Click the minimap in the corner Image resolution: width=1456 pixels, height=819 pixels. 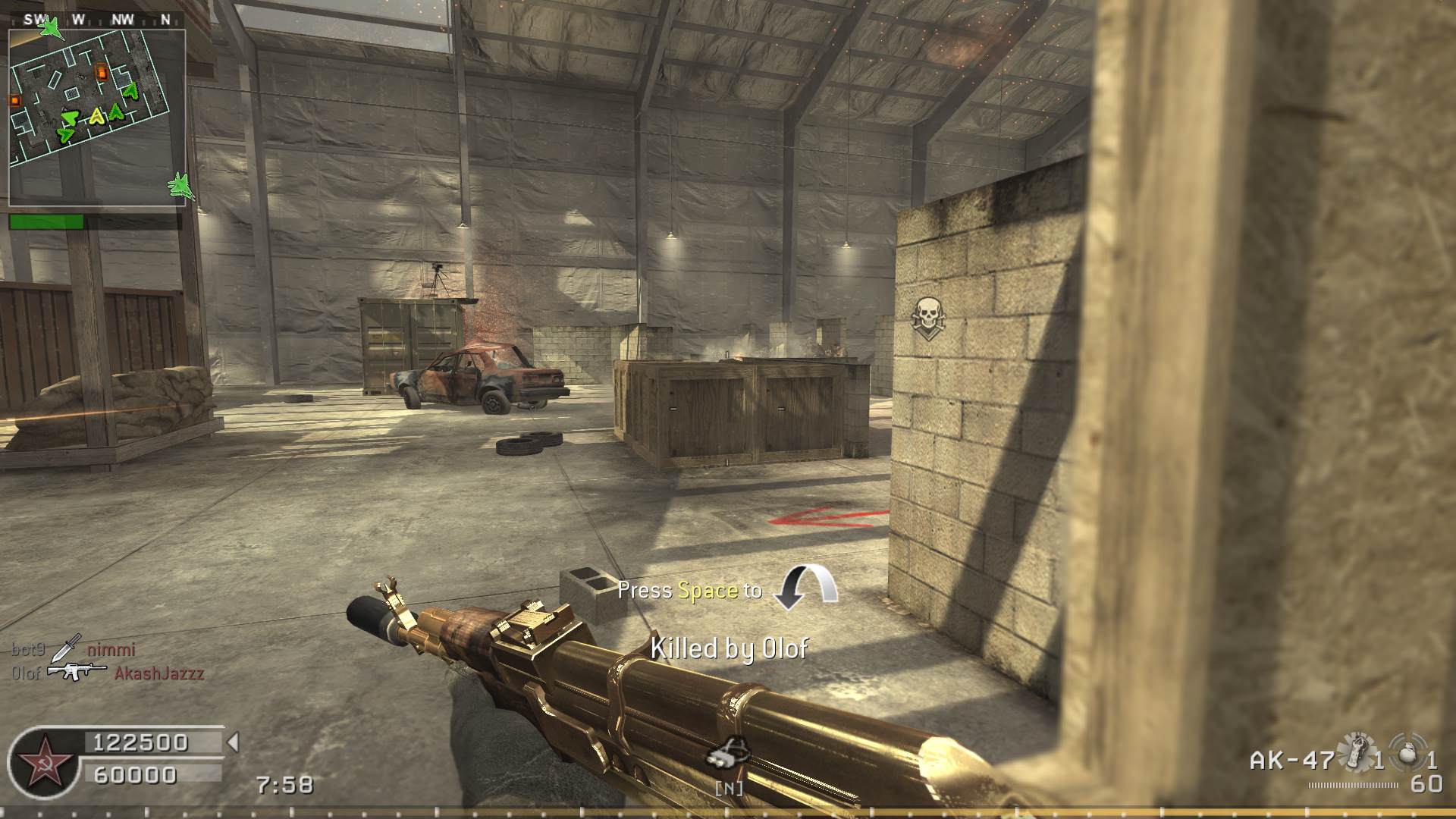pyautogui.click(x=97, y=118)
